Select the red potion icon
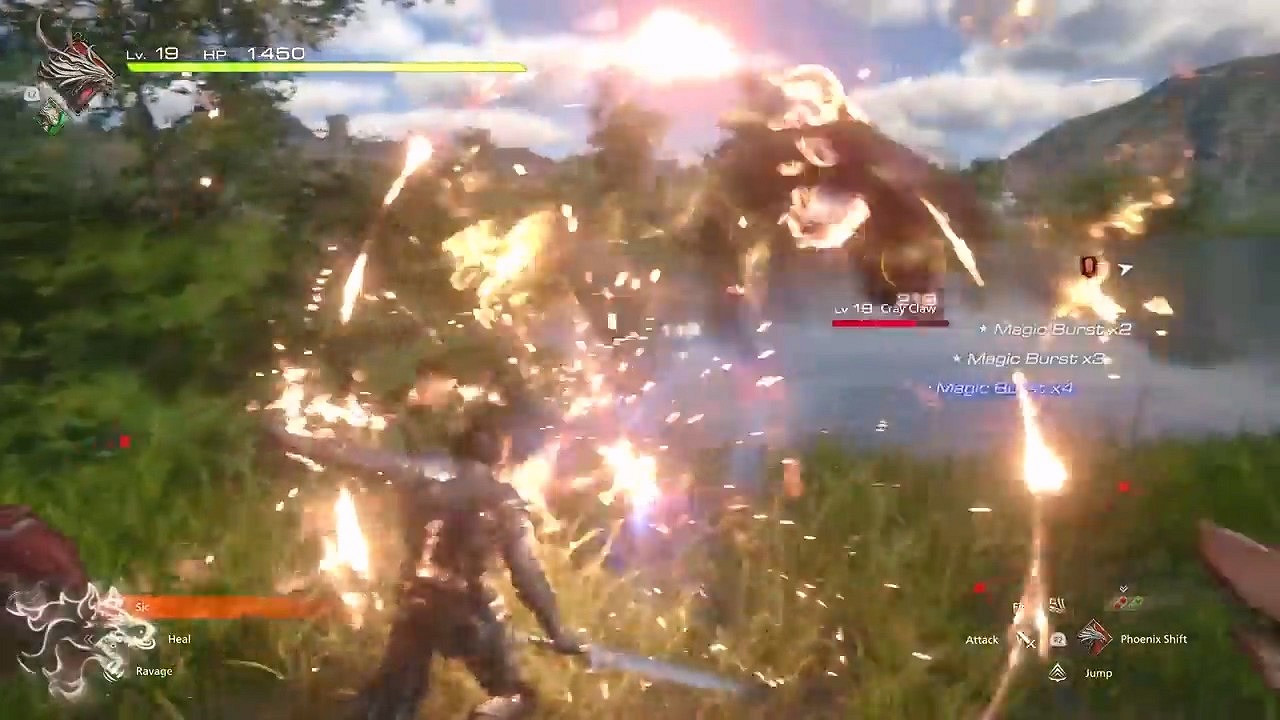1280x720 pixels. point(1122,601)
